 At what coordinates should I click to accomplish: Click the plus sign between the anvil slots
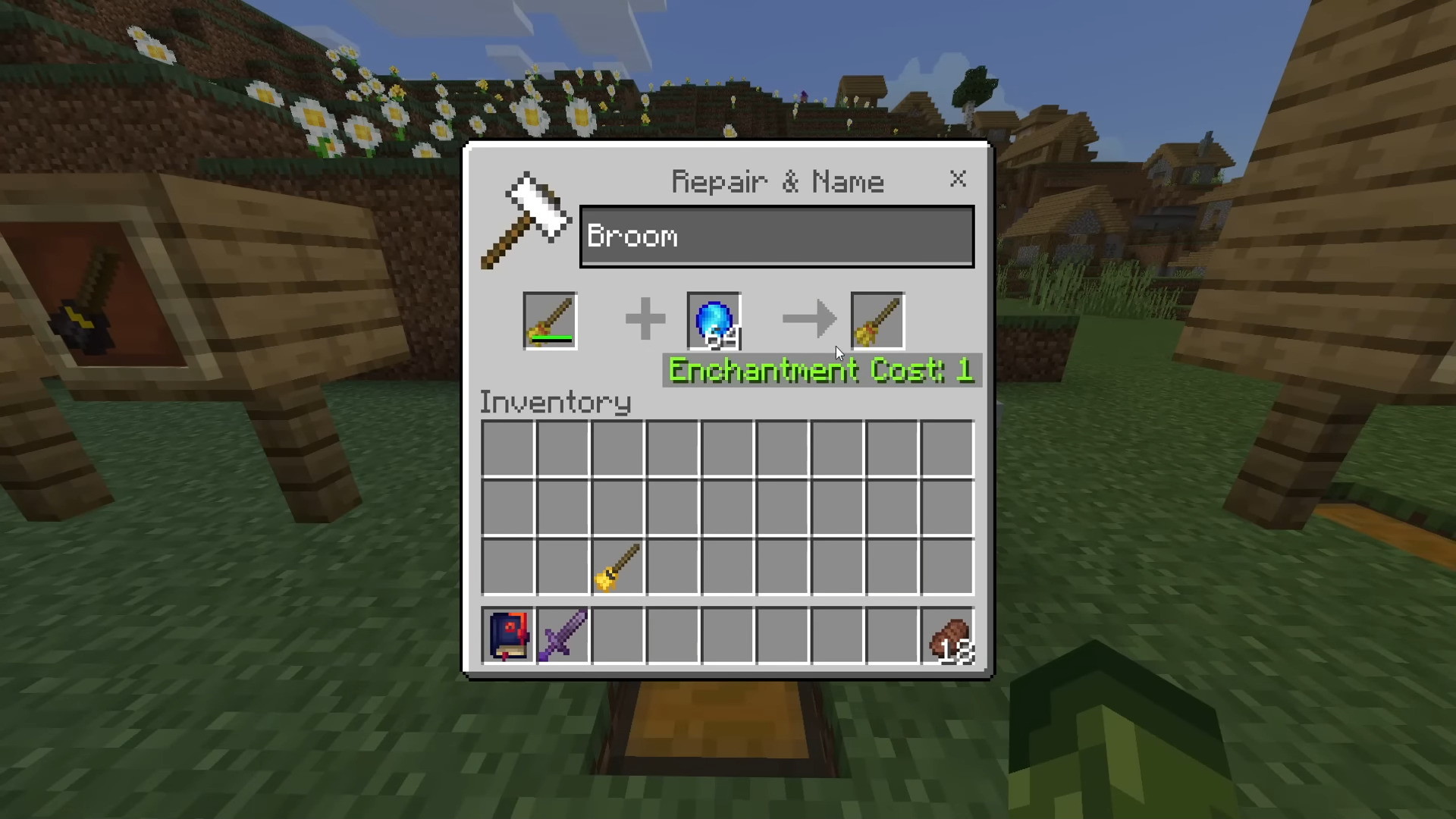point(644,319)
